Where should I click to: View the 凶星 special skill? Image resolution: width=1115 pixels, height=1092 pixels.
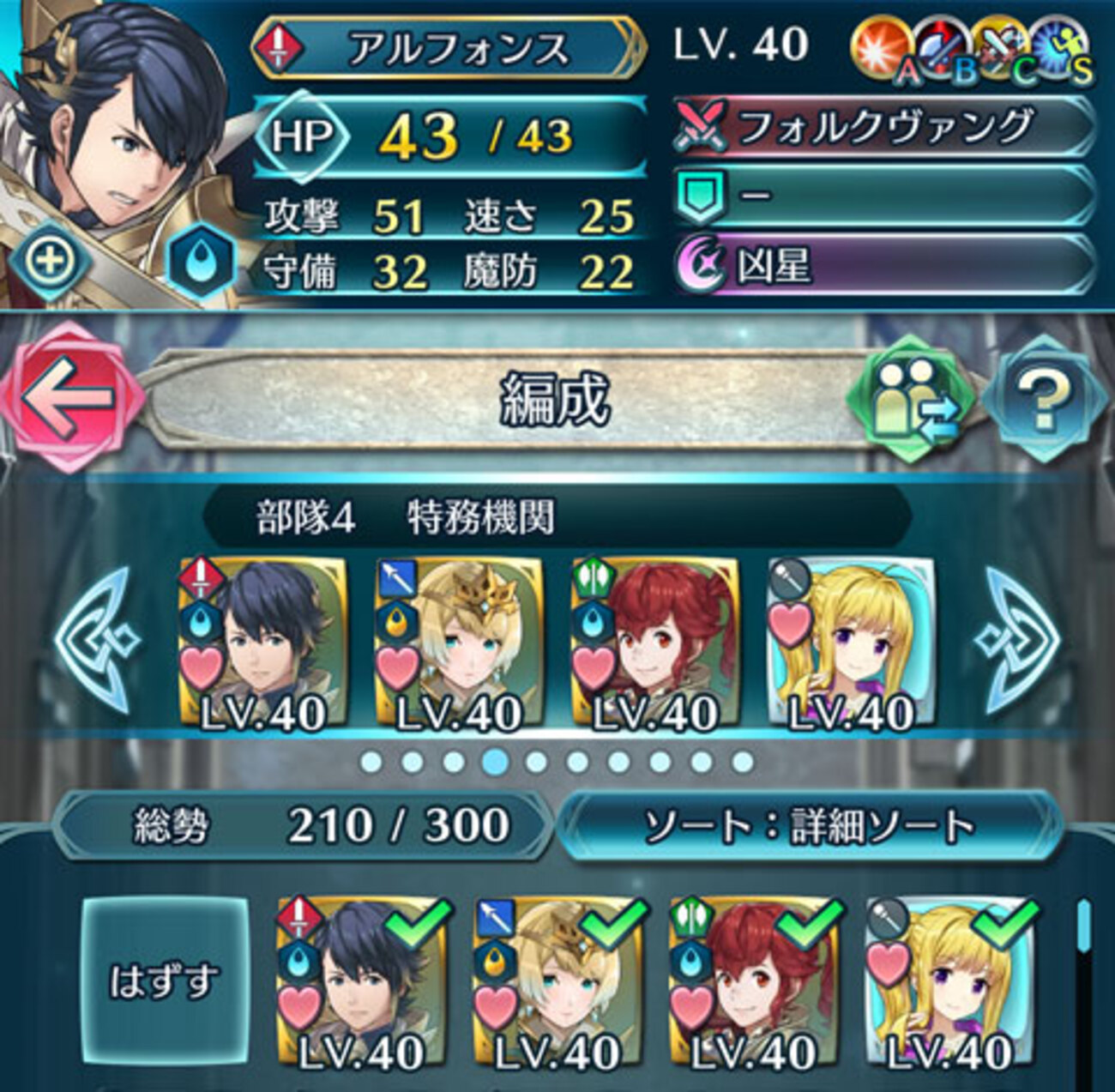point(883,267)
